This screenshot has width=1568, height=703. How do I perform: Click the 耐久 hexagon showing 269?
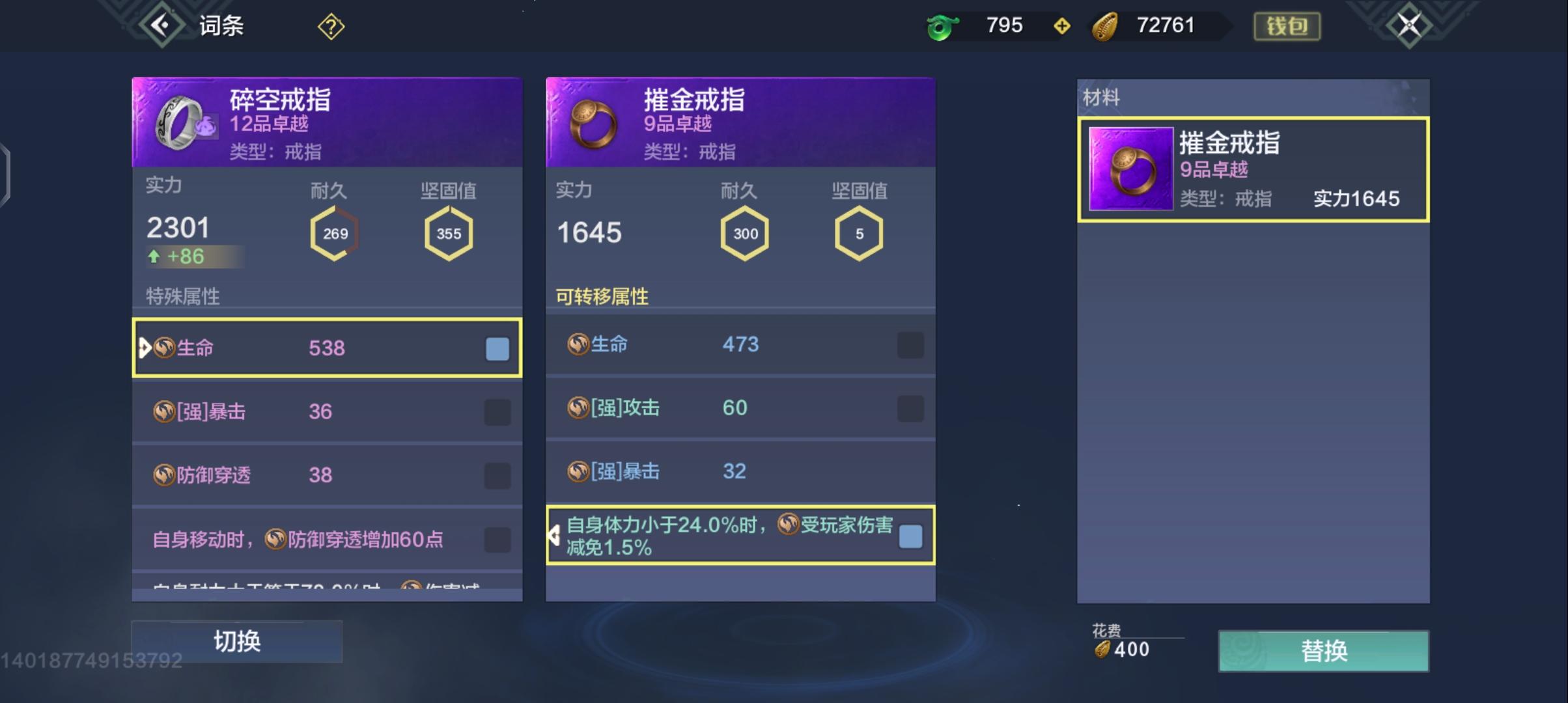click(x=334, y=233)
